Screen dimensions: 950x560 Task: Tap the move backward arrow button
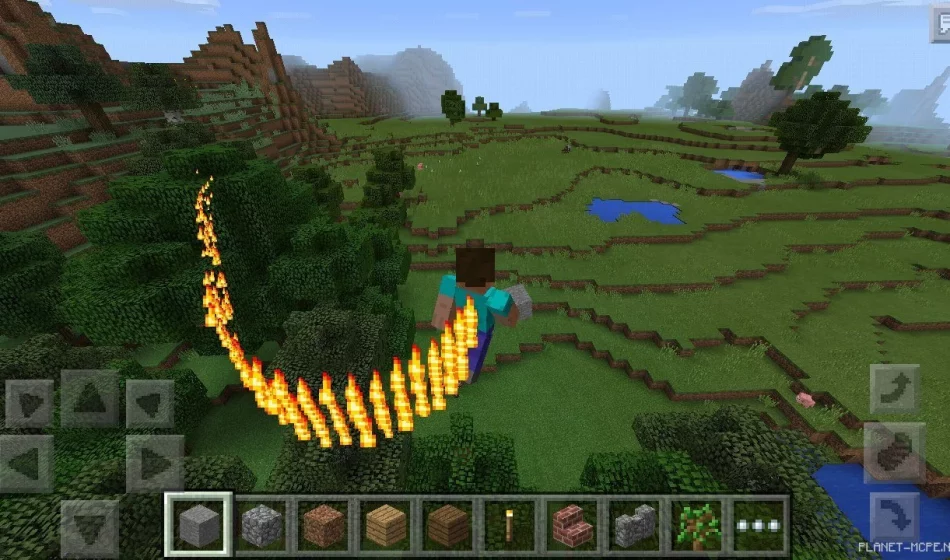90,526
